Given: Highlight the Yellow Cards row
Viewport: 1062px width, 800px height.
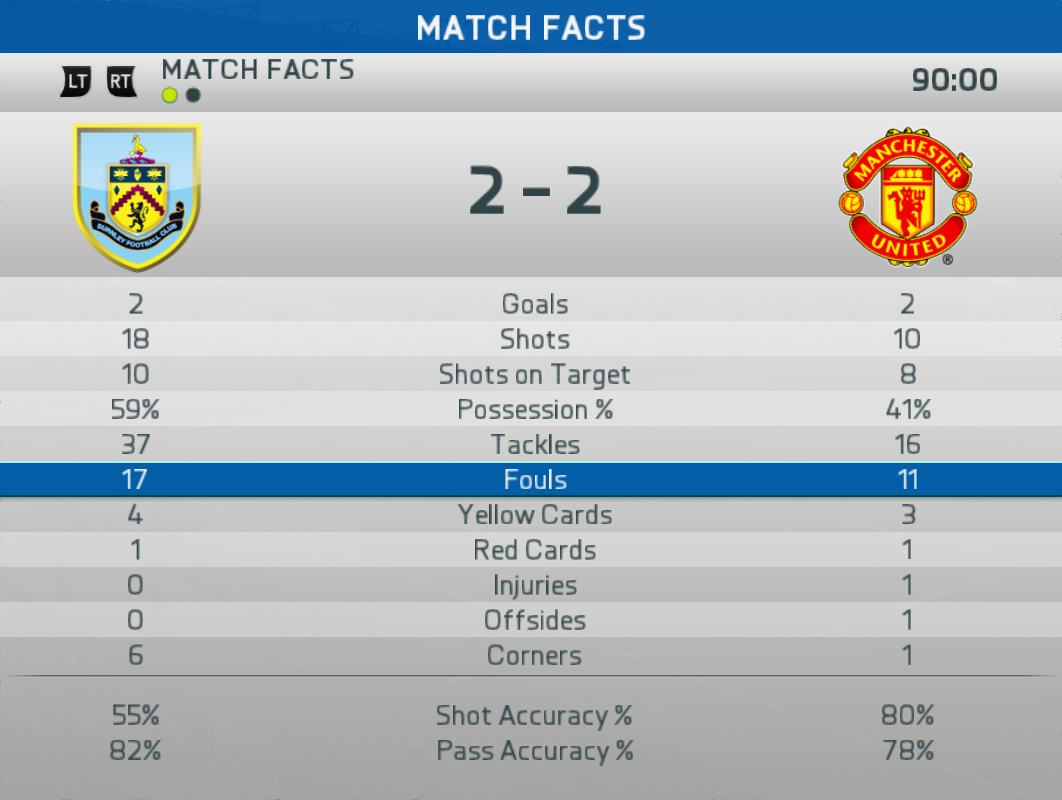Looking at the screenshot, I should coord(534,515).
